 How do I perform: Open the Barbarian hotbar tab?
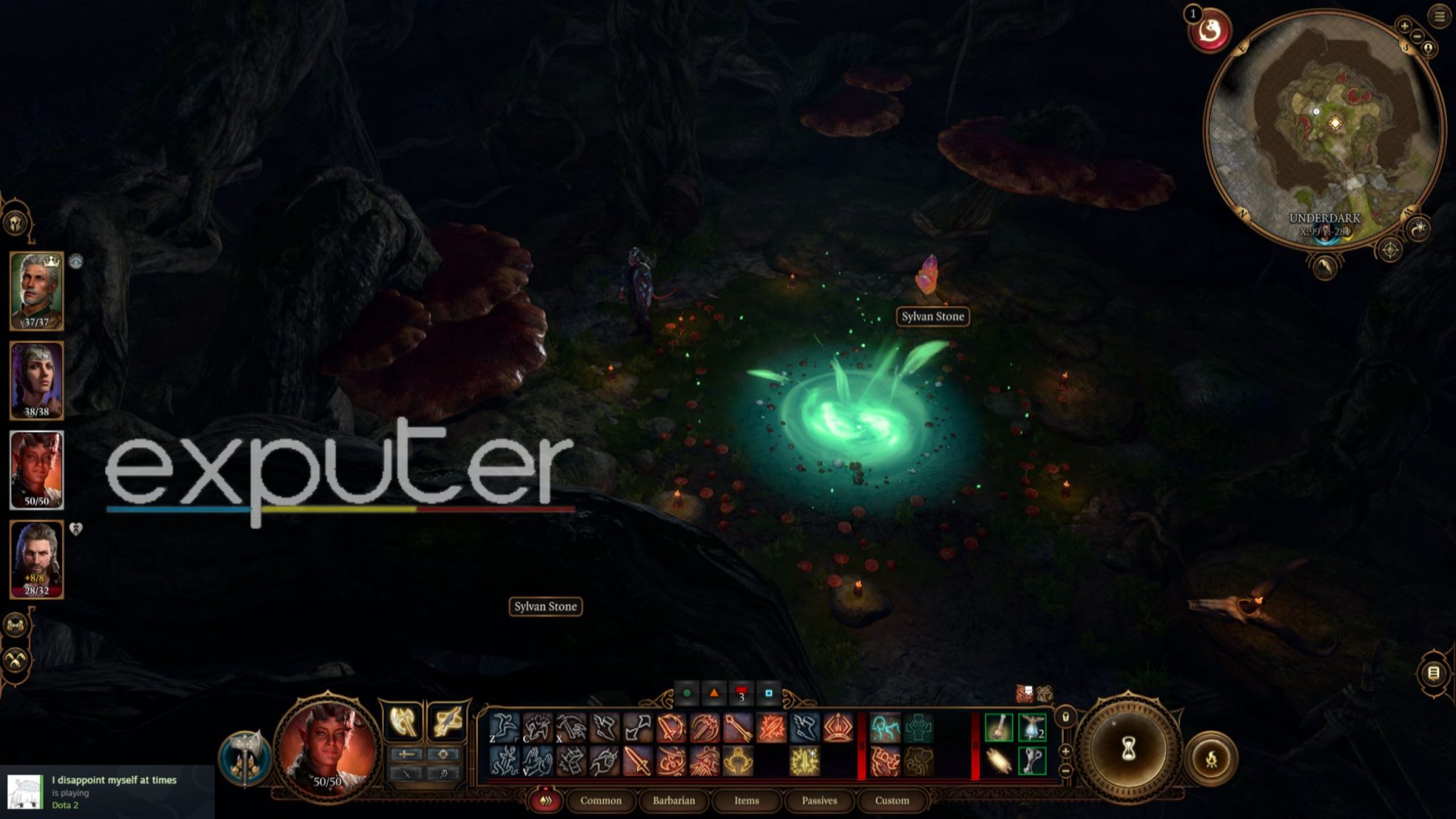[x=674, y=801]
